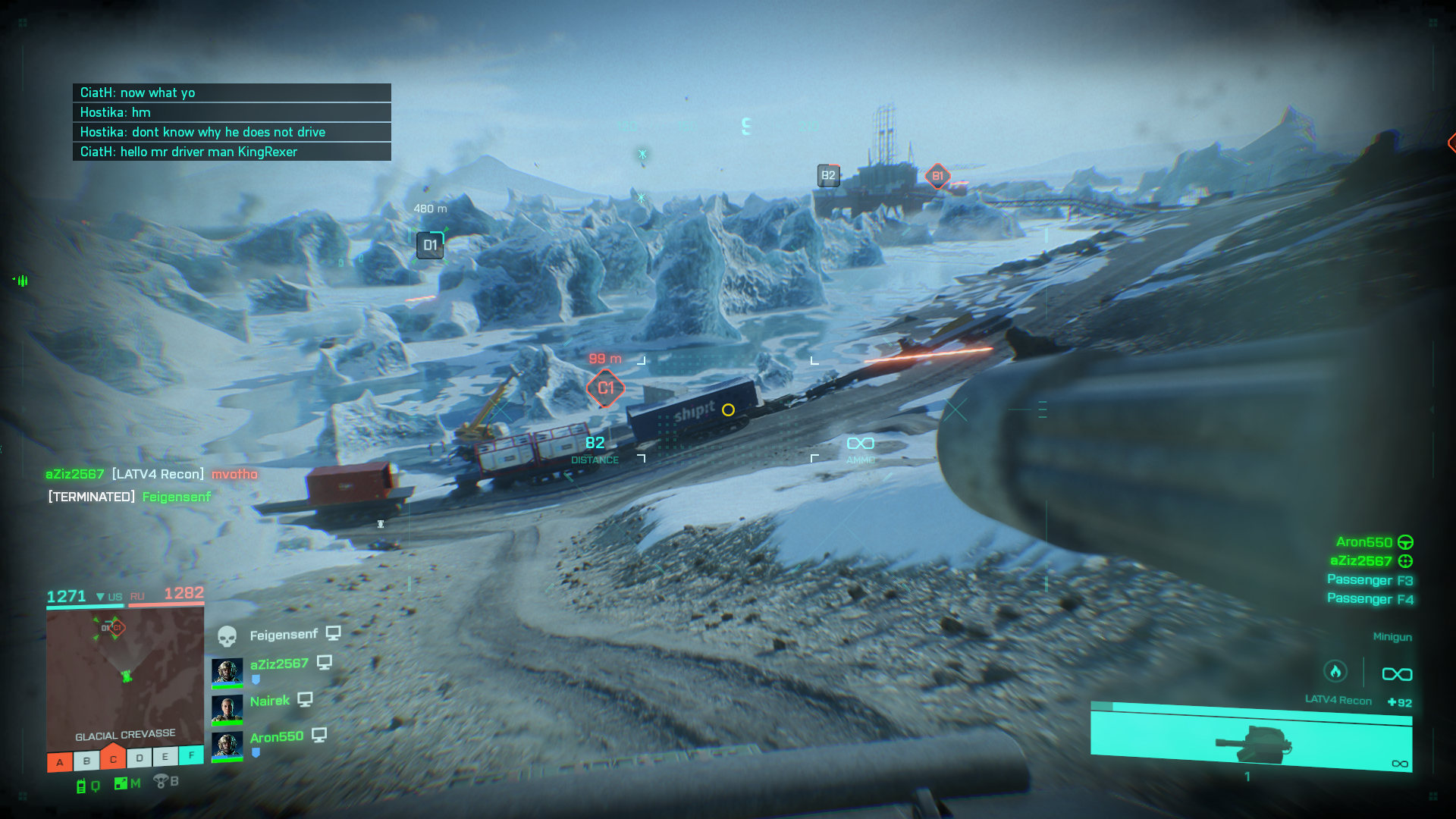1456x819 pixels.
Task: Click the B2 objective marker
Action: pos(828,176)
